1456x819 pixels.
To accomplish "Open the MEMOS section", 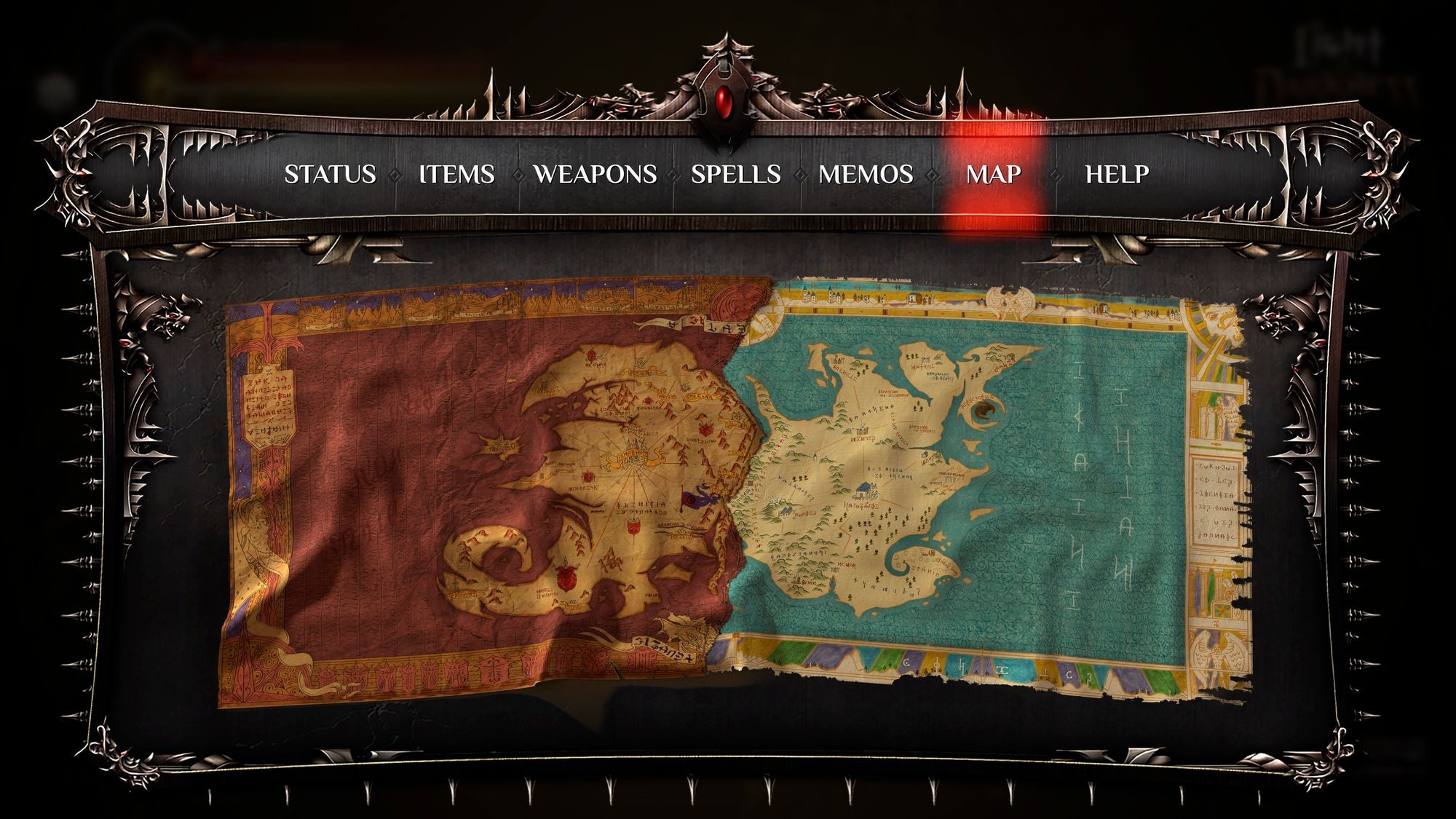I will pyautogui.click(x=866, y=174).
